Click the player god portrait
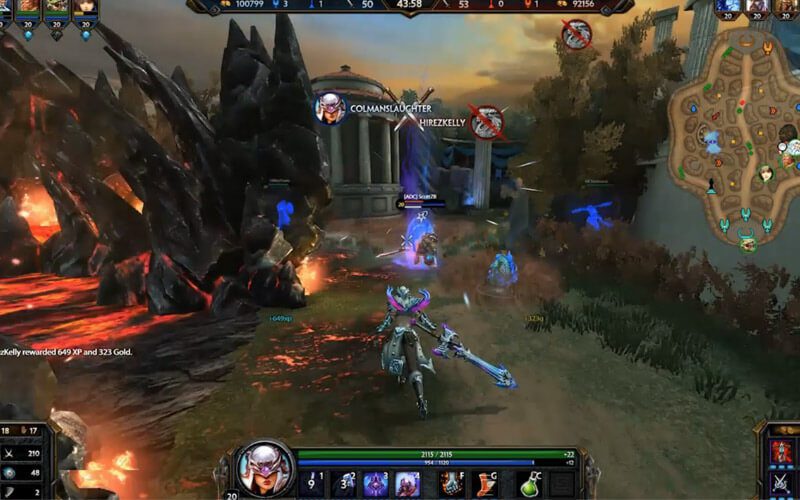This screenshot has height=500, width=800. (x=264, y=469)
